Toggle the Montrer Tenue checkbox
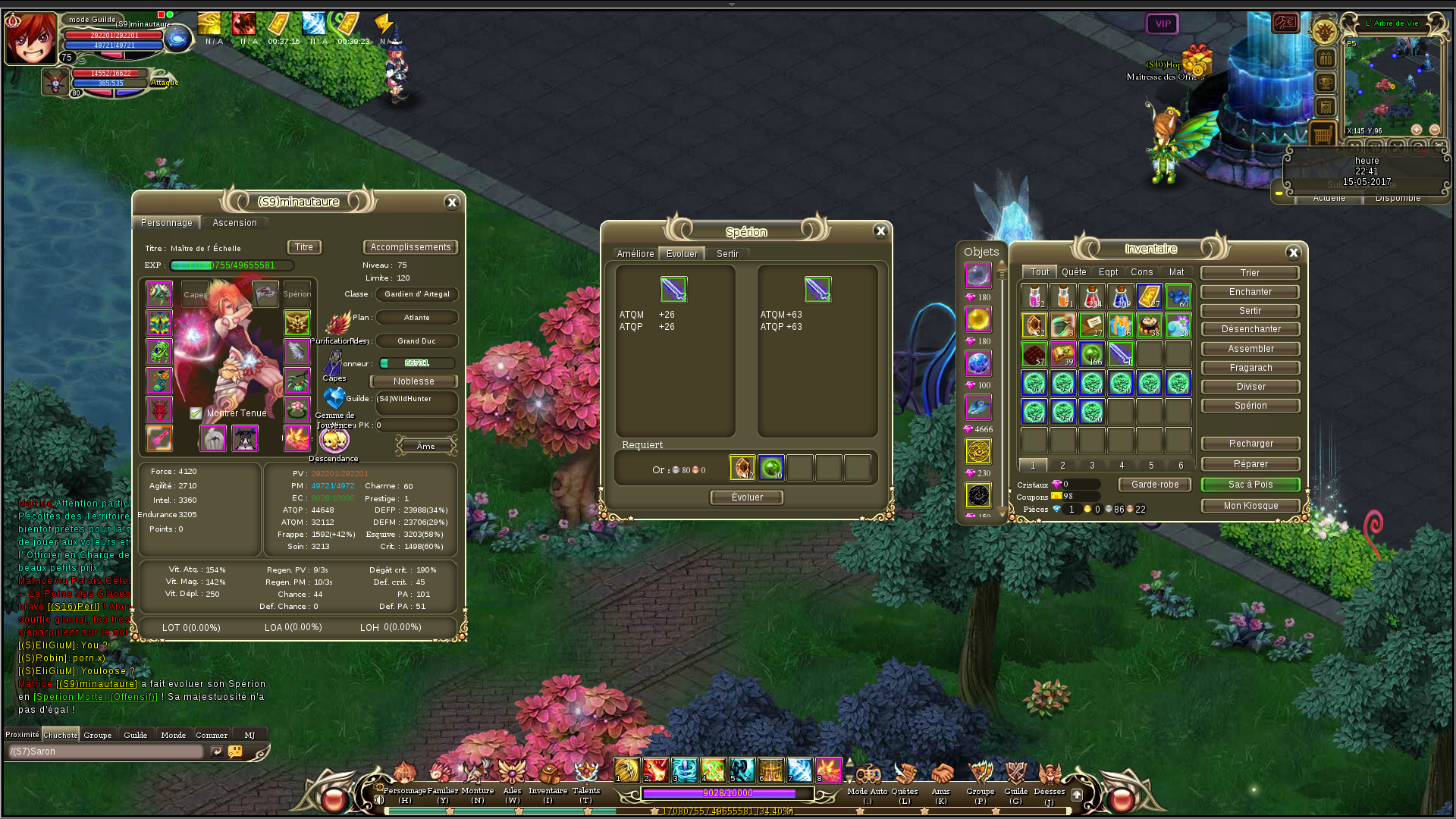This screenshot has height=819, width=1456. pos(196,413)
